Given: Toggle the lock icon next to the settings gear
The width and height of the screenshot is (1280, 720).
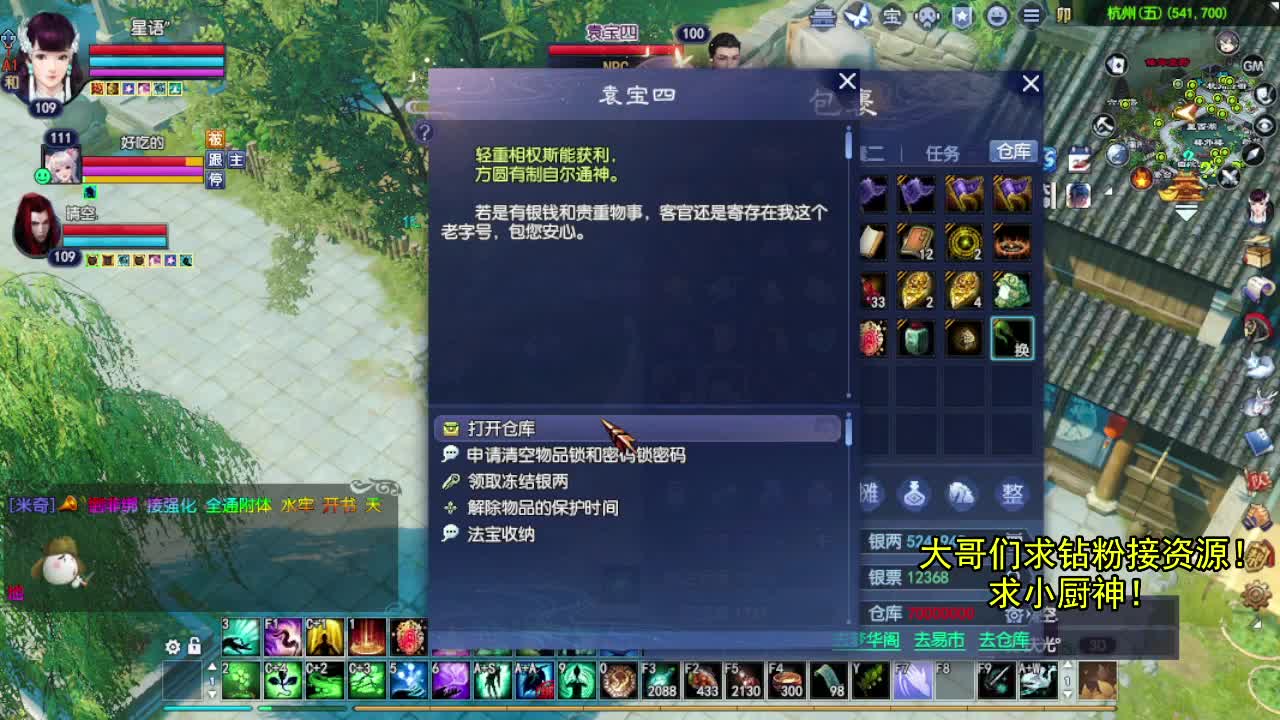Looking at the screenshot, I should pos(194,647).
